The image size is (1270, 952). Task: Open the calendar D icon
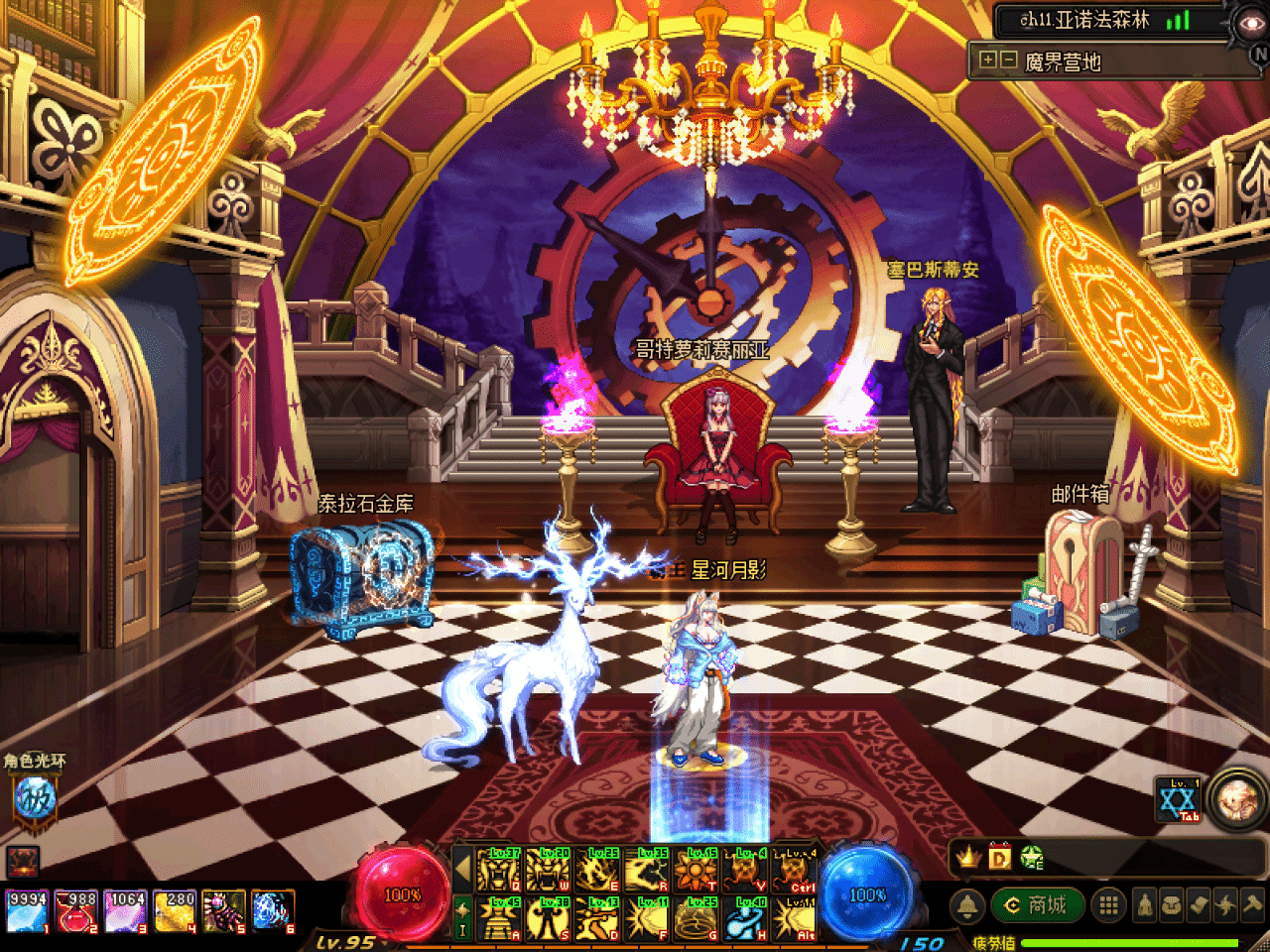pyautogui.click(x=999, y=857)
